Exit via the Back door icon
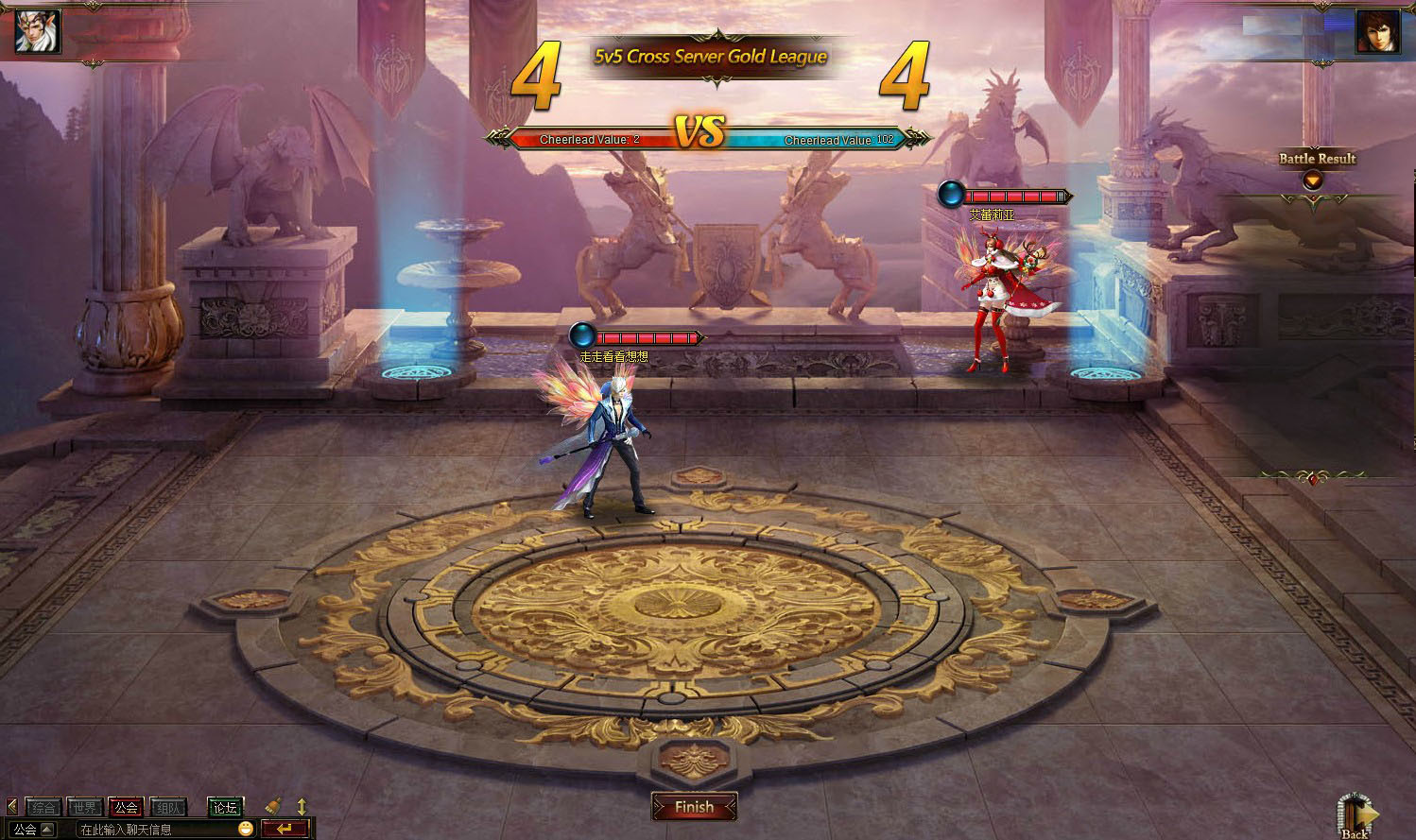Viewport: 1416px width, 840px height. pos(1356,816)
